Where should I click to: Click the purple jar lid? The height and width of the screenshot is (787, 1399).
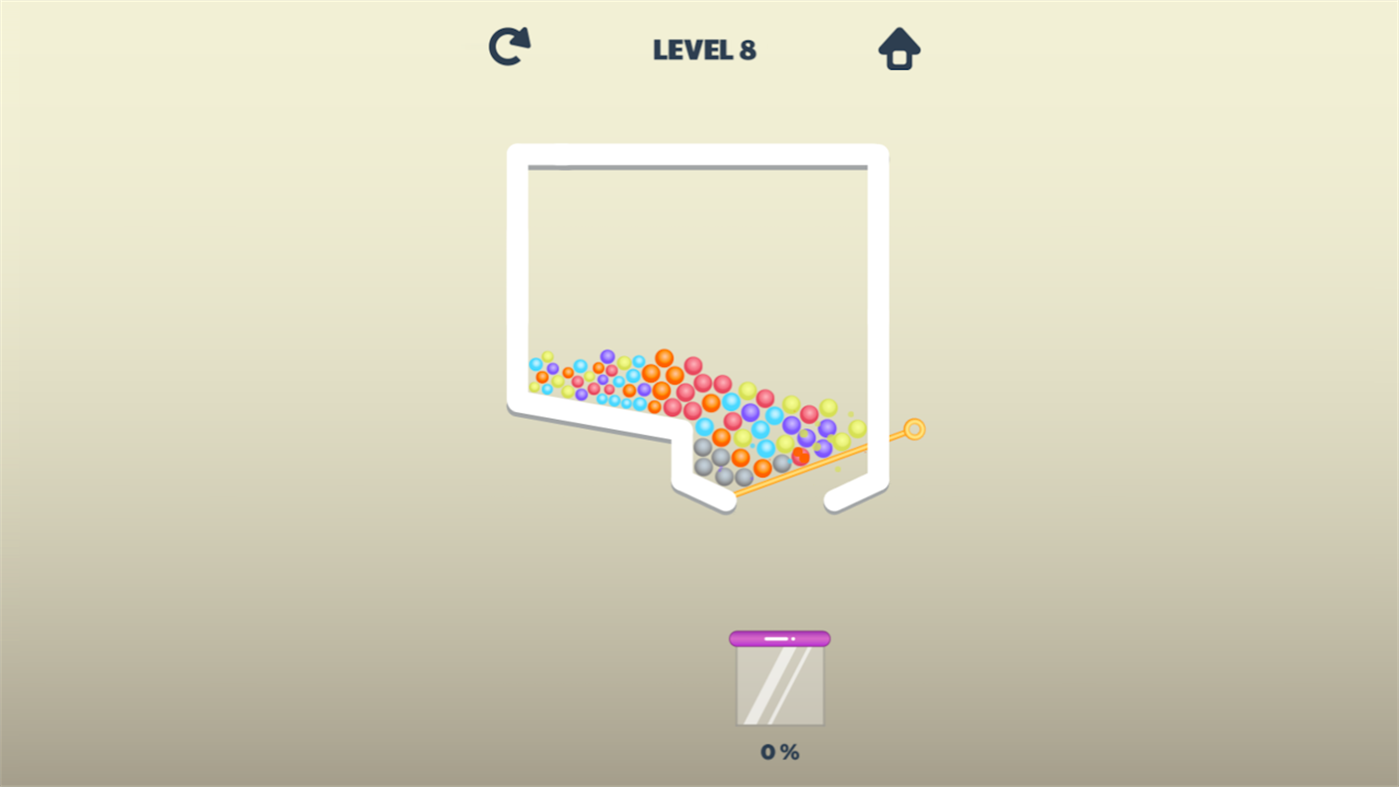pos(779,636)
